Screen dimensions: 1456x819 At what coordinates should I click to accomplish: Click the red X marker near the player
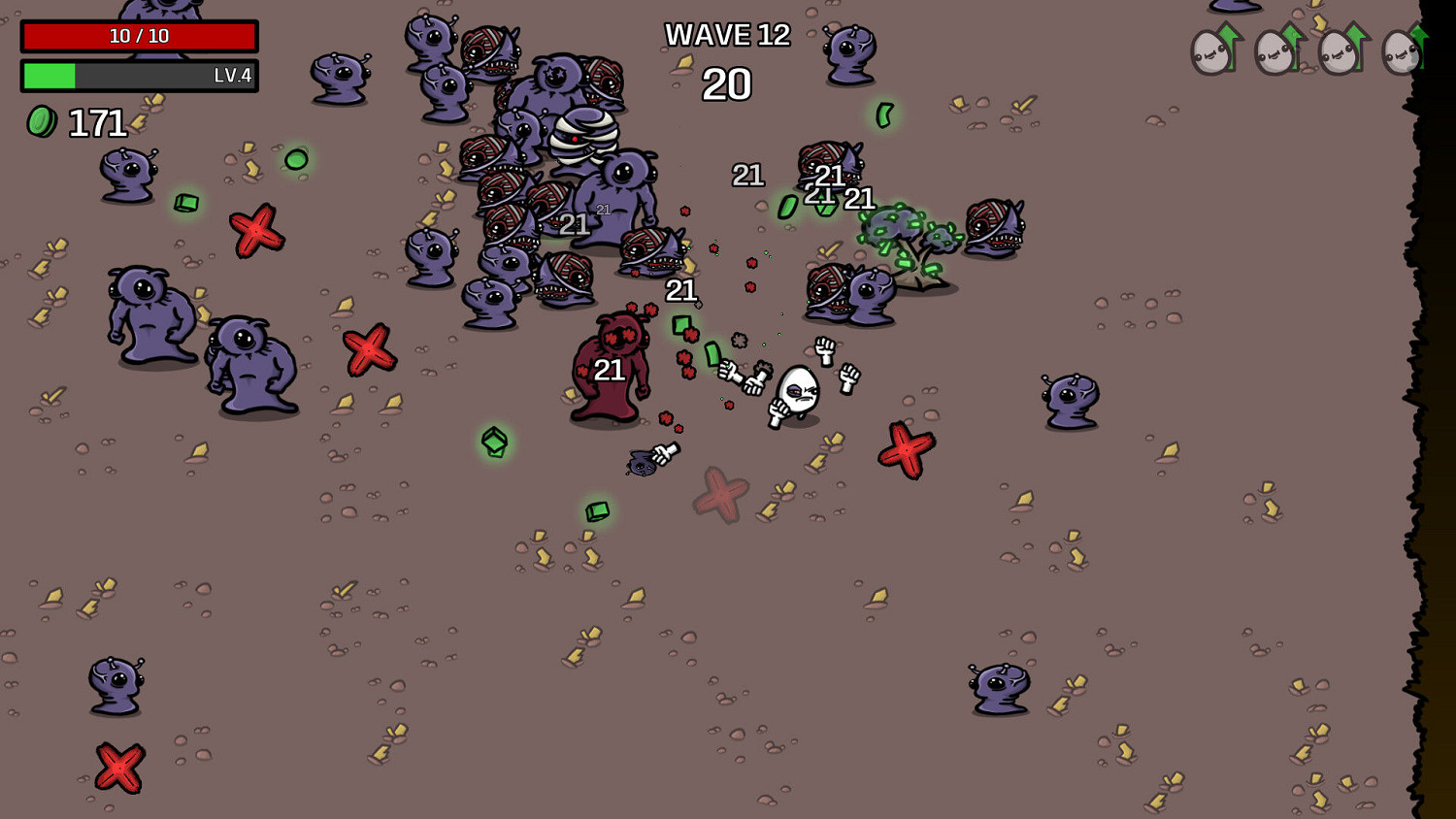[905, 449]
